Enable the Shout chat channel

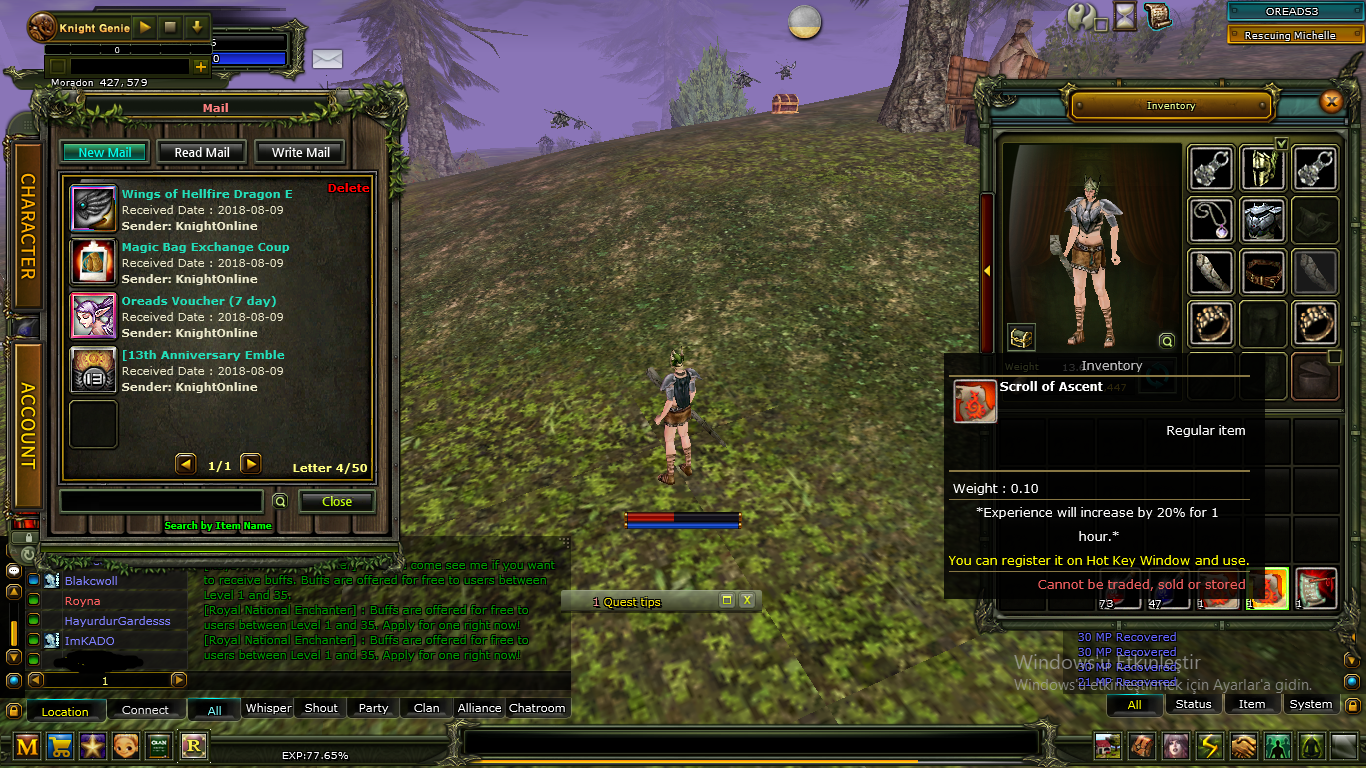pos(319,708)
